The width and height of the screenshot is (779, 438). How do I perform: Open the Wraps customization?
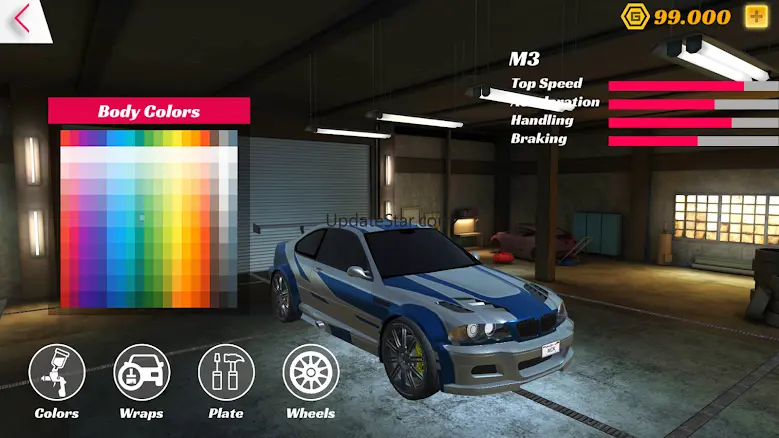[x=142, y=373]
